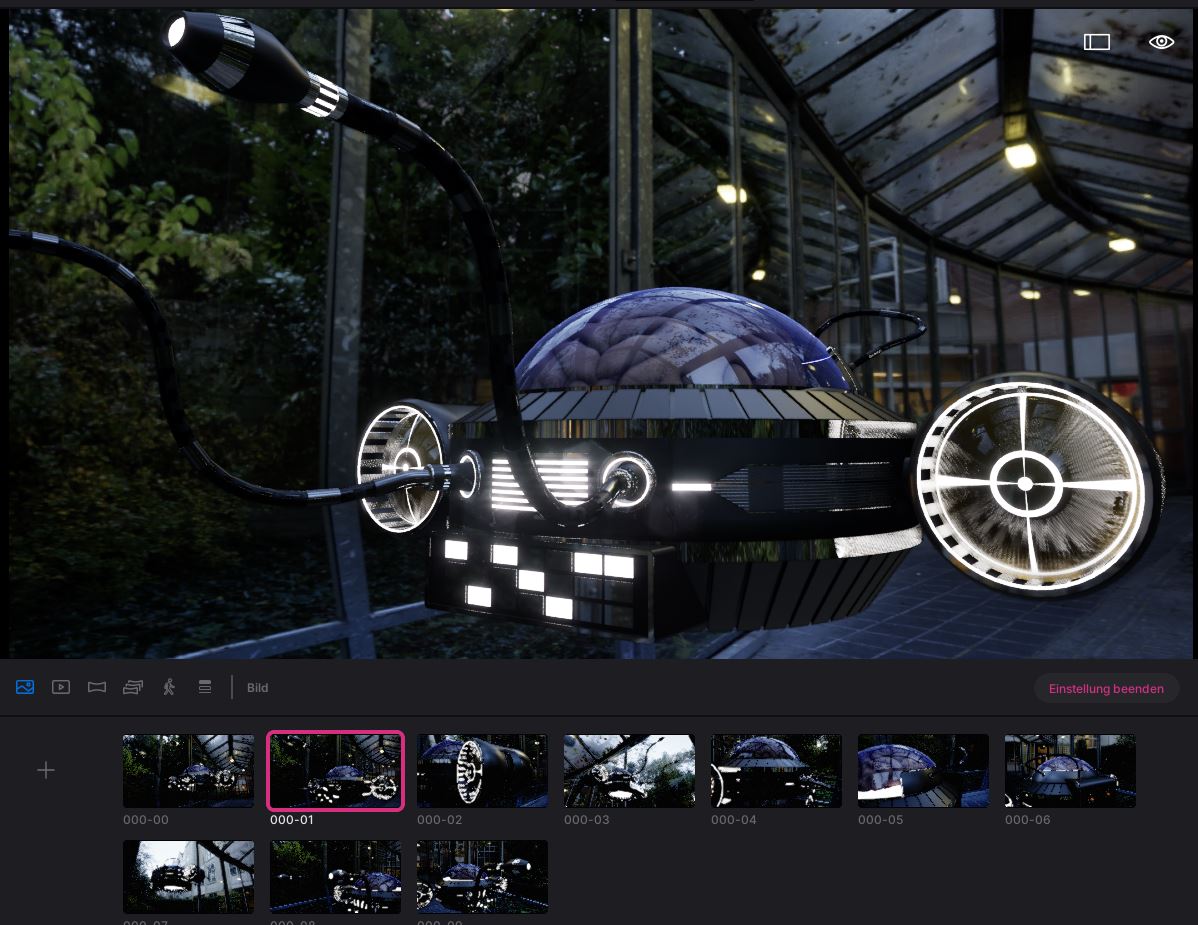The height and width of the screenshot is (925, 1198).
Task: Add a new shot with the plus button
Action: click(46, 770)
